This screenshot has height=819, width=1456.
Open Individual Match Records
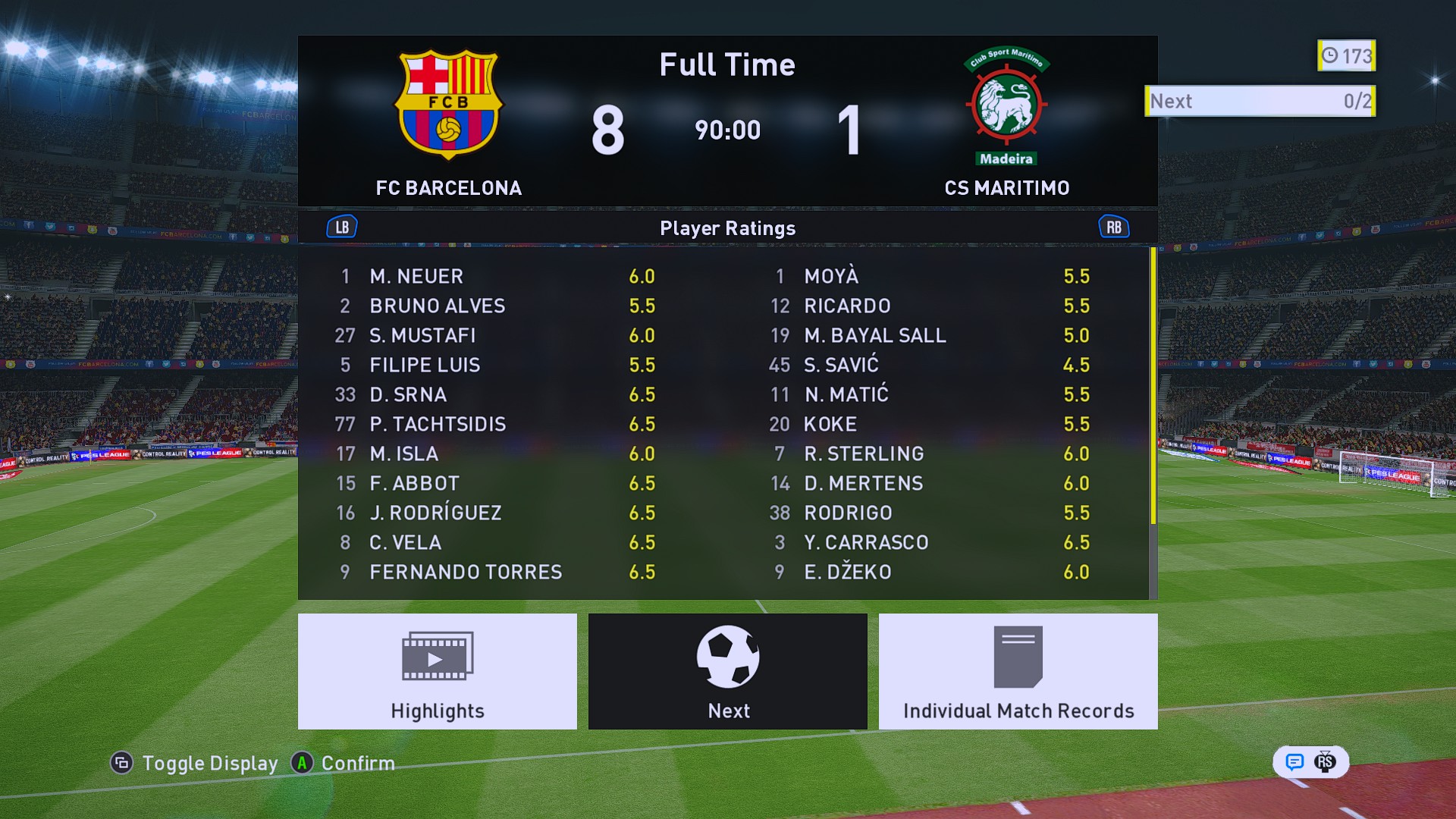[x=1018, y=671]
